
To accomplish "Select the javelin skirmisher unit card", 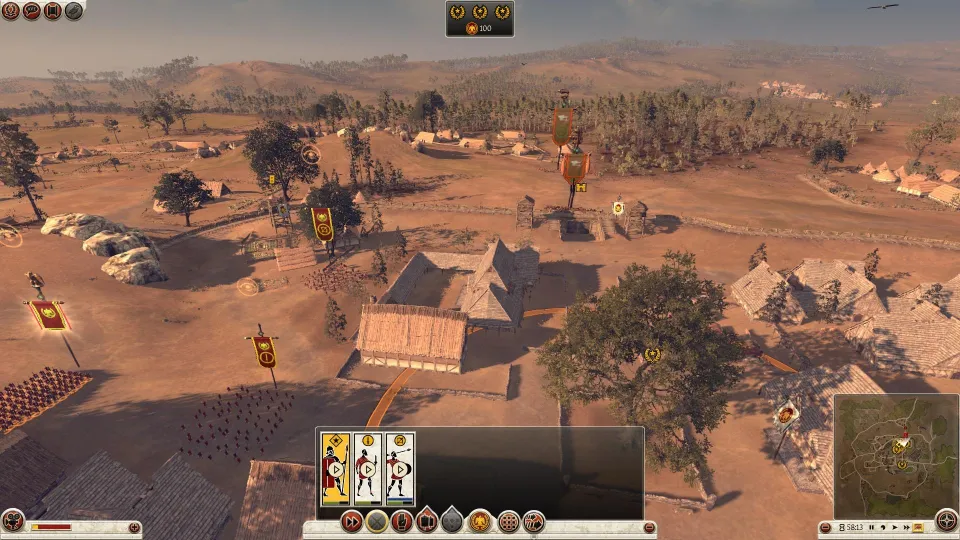I will [400, 467].
